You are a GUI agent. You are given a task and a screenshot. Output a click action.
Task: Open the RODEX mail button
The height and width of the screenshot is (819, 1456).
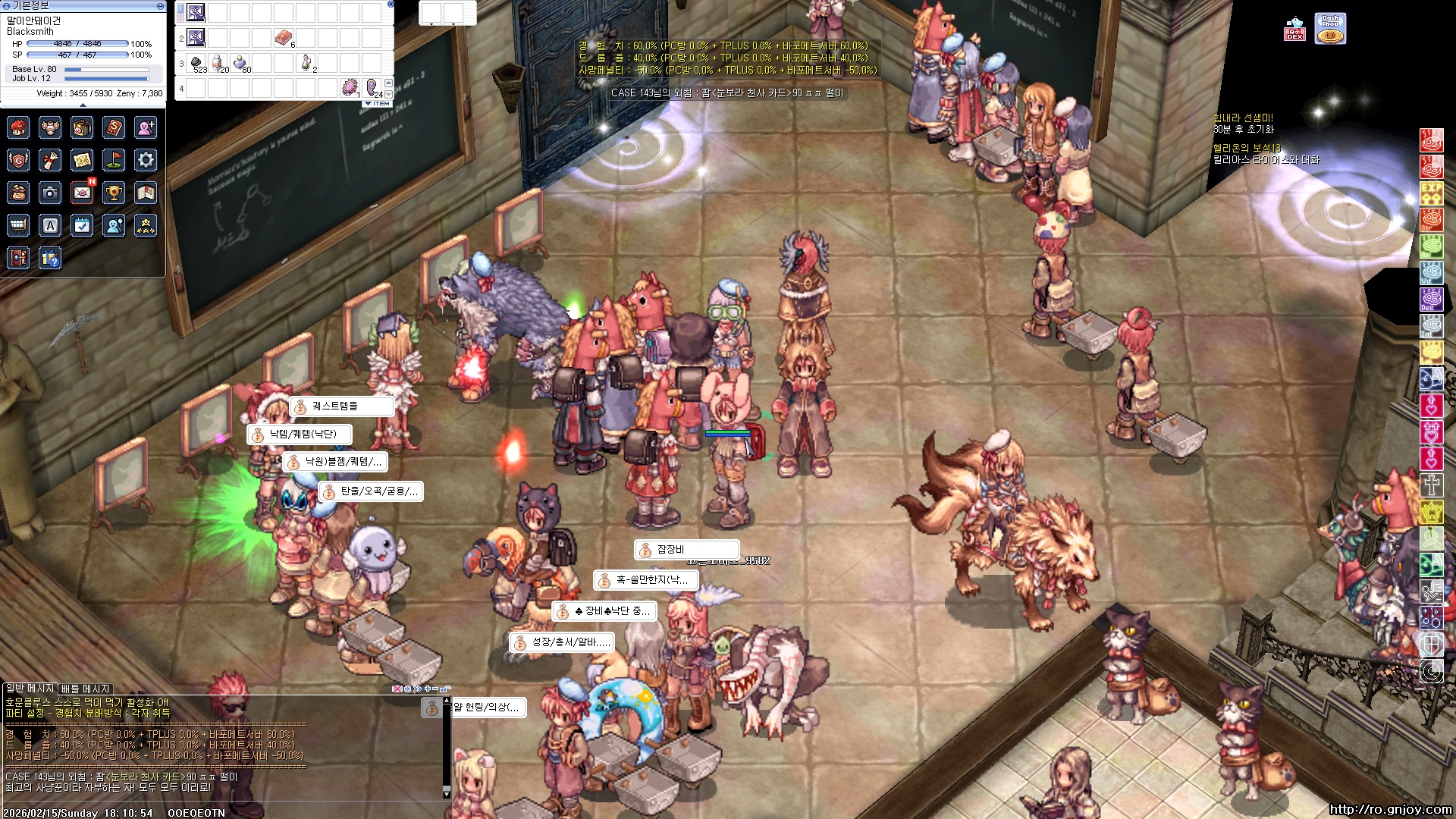[x=1294, y=30]
